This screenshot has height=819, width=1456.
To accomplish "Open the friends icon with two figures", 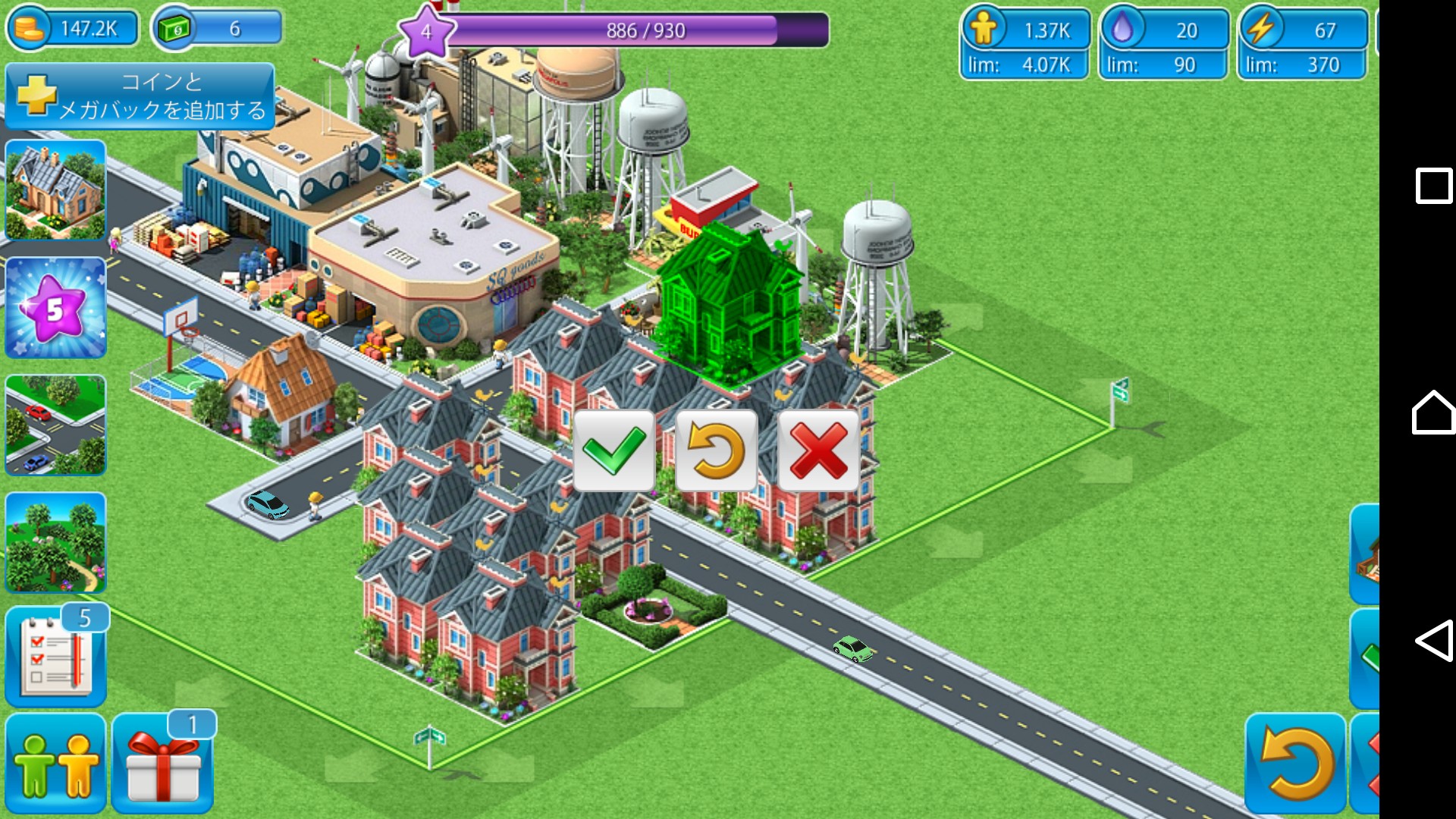I will (55, 764).
